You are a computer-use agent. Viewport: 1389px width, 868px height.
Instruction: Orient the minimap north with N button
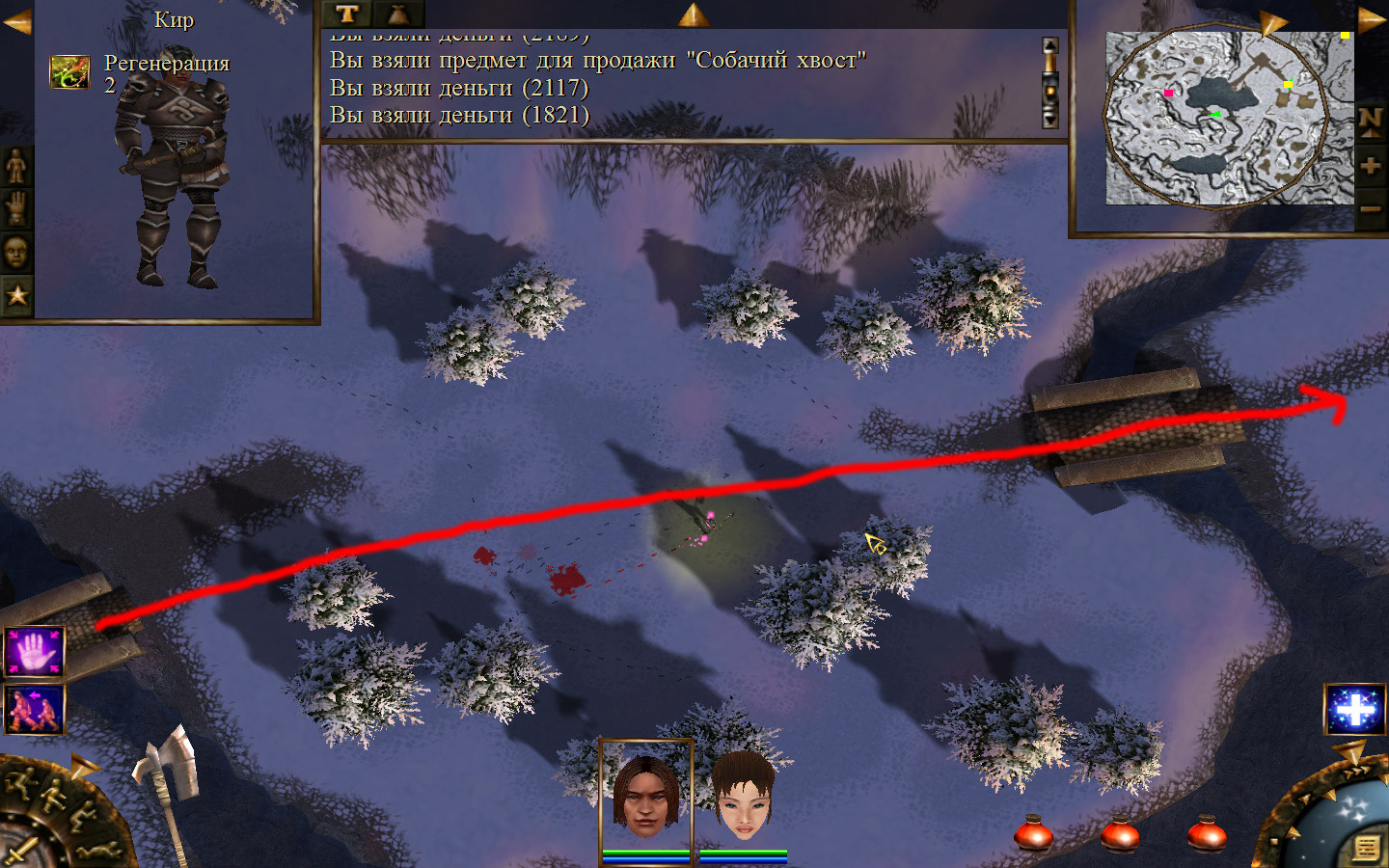coord(1371,121)
